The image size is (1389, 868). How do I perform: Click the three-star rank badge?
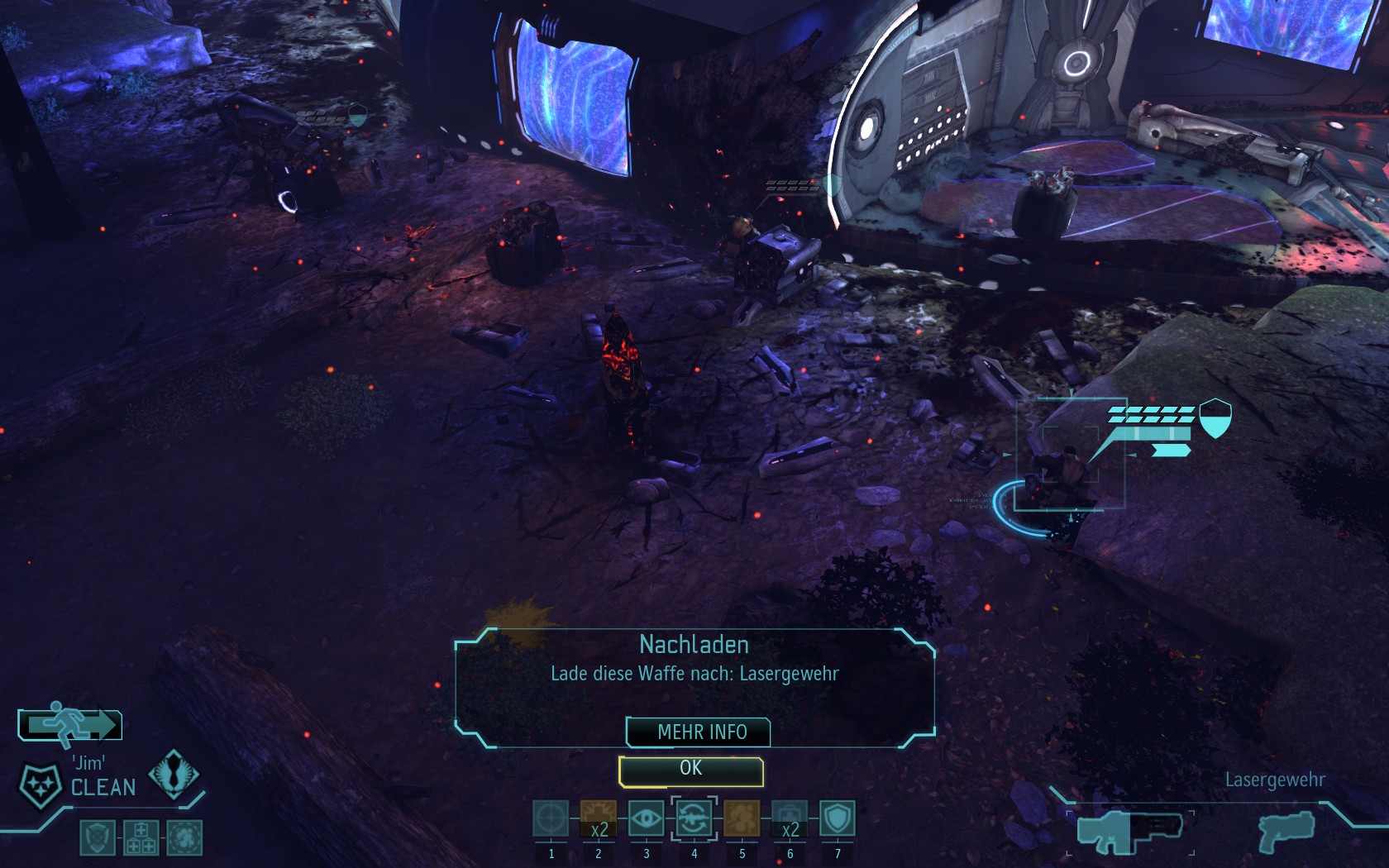(x=40, y=782)
